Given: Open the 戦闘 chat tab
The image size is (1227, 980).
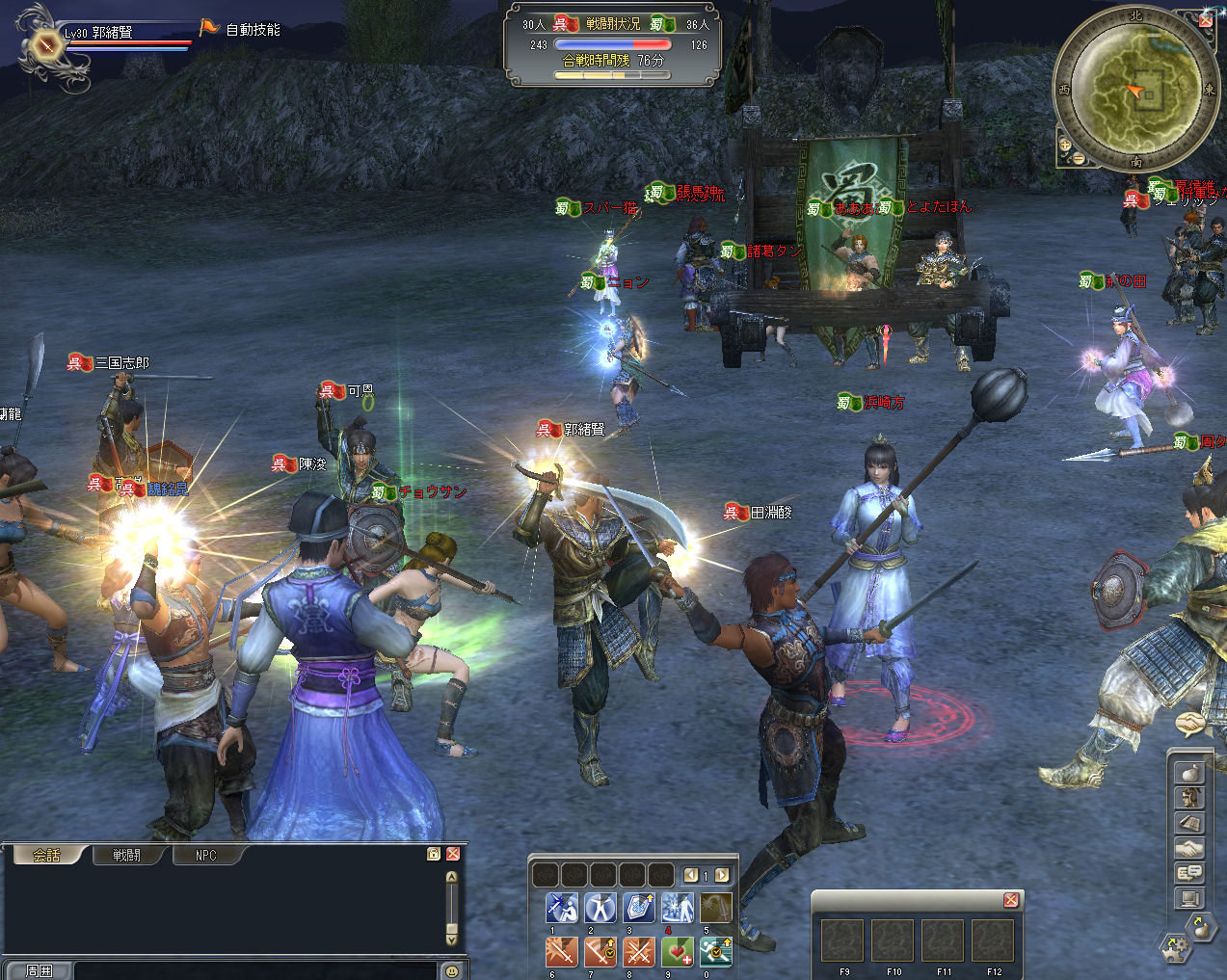Looking at the screenshot, I should point(126,855).
